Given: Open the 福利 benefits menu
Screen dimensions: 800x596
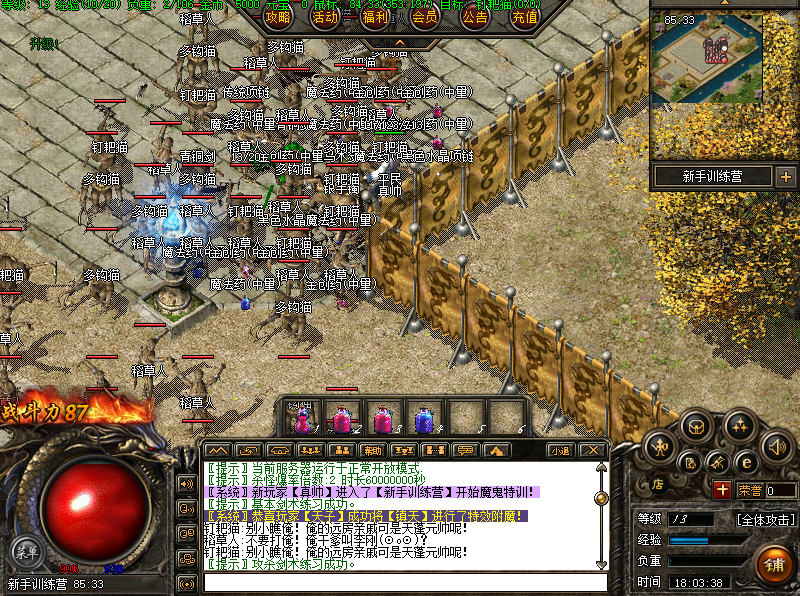Looking at the screenshot, I should (376, 17).
